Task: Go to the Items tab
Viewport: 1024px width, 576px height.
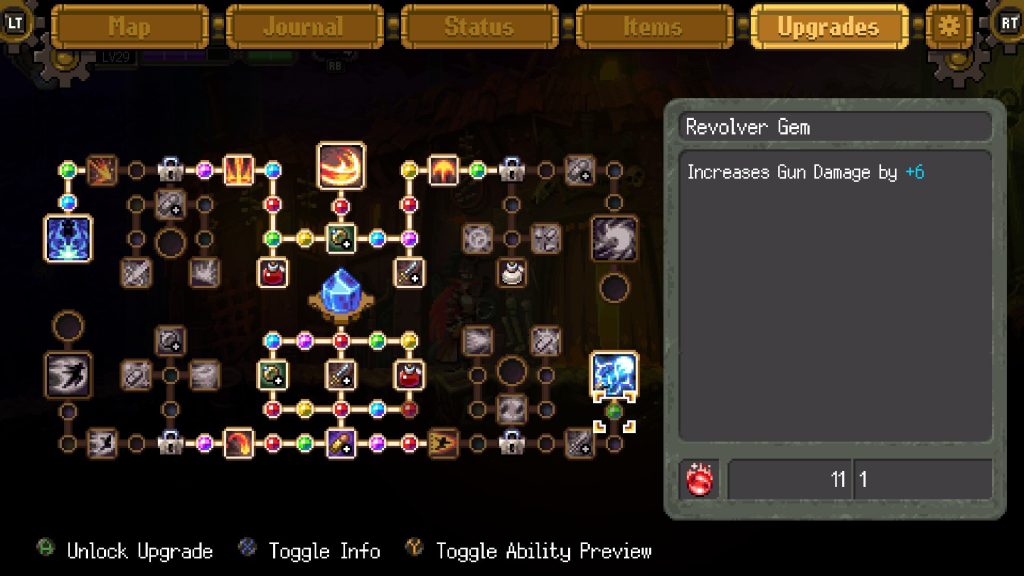Action: click(x=653, y=27)
